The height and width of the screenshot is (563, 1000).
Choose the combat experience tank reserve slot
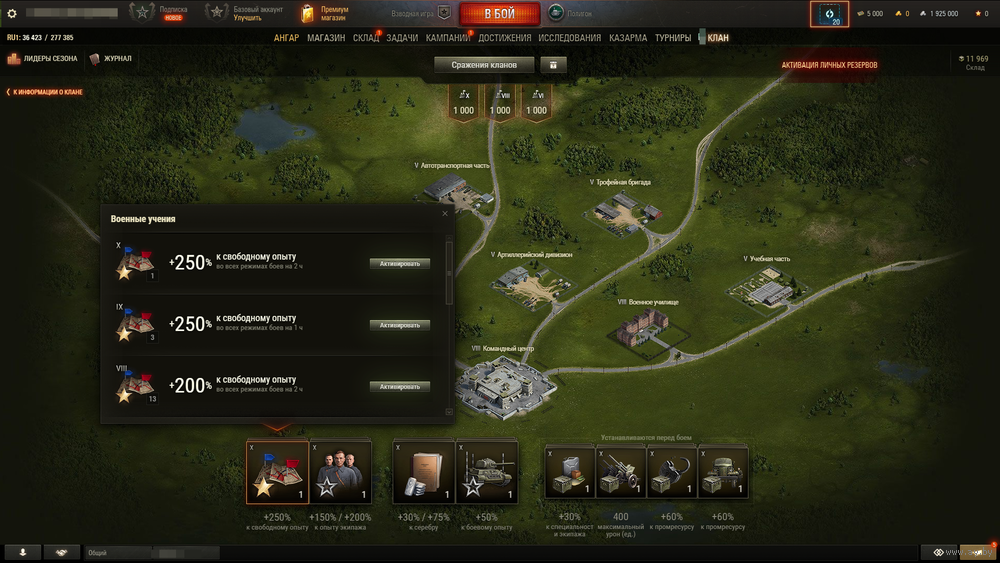[x=487, y=472]
